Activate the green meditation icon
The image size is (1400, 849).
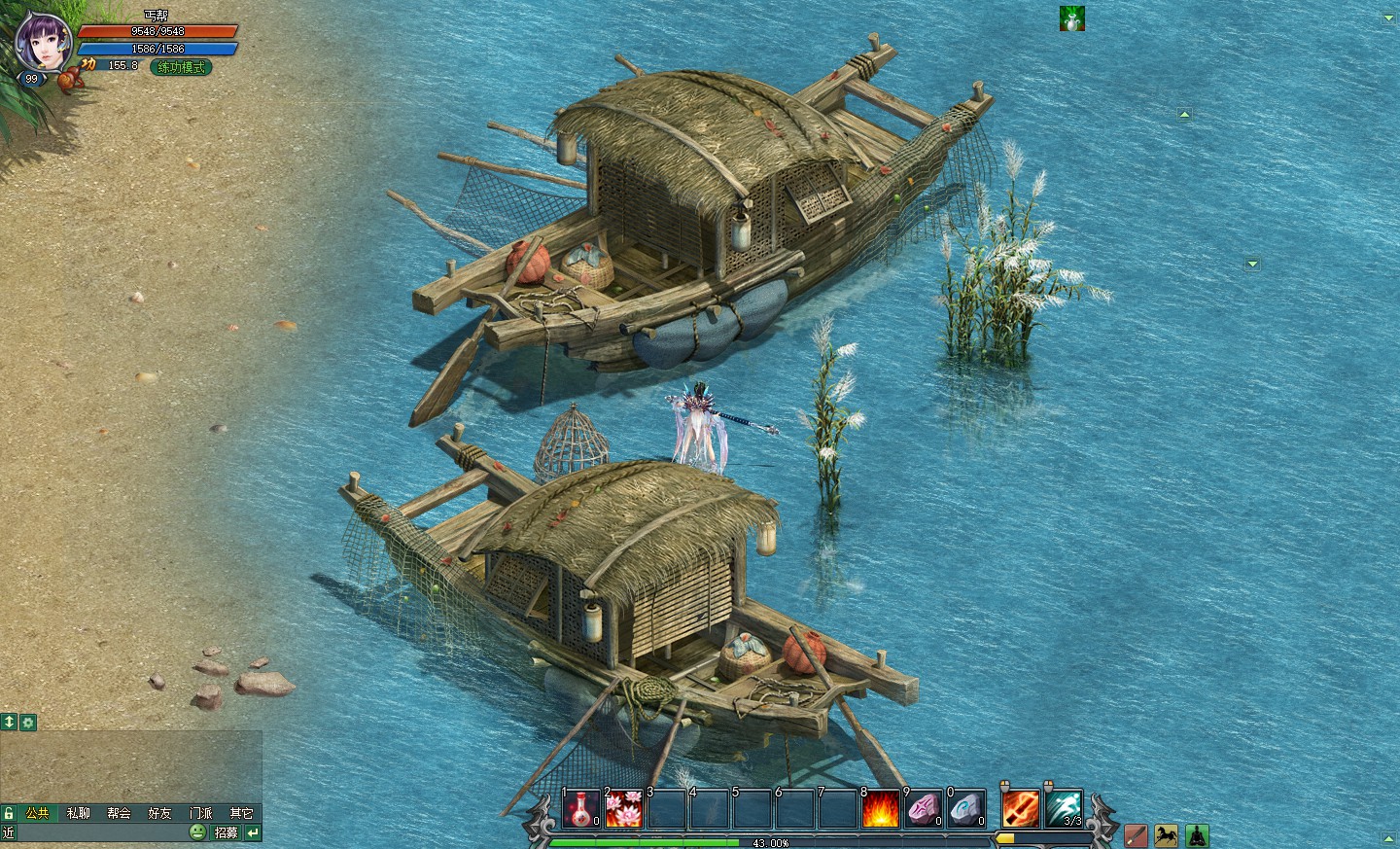1196,835
